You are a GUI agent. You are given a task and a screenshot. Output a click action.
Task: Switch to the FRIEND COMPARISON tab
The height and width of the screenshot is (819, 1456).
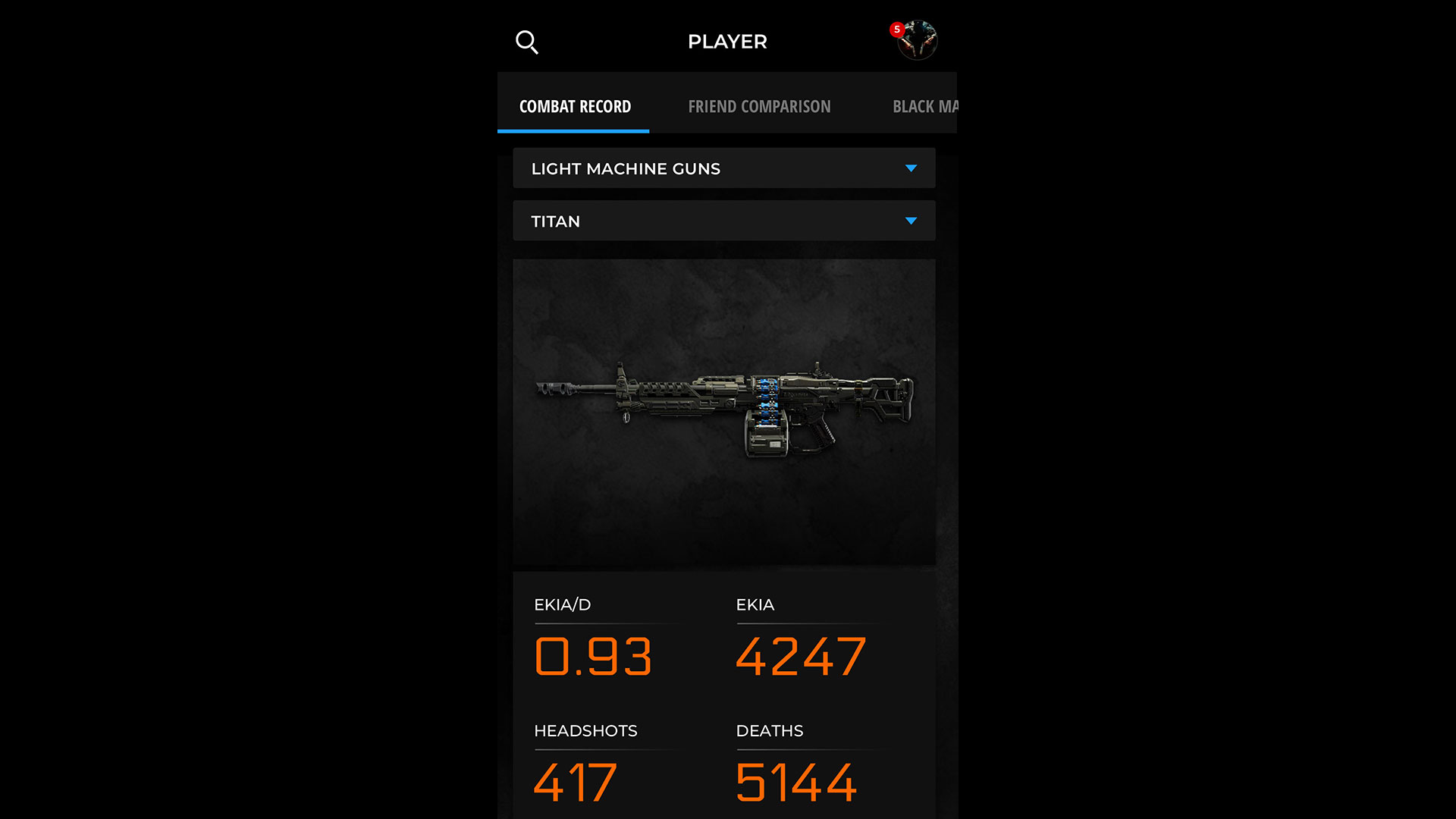[759, 106]
